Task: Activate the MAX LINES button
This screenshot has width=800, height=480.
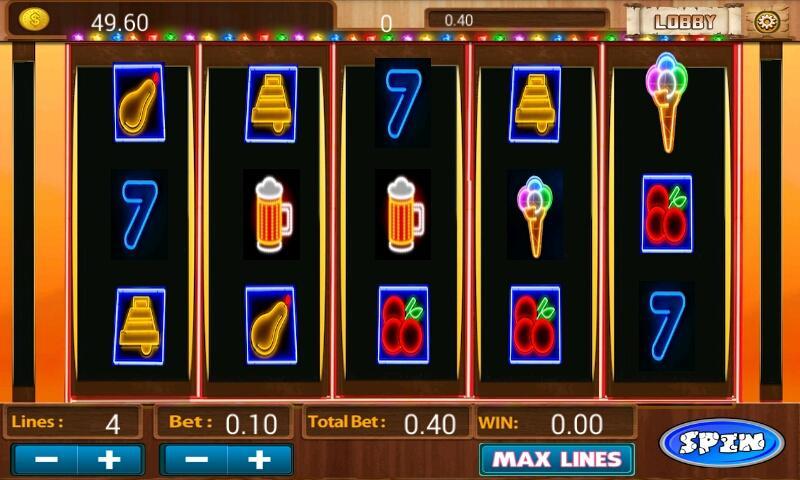Action: [556, 460]
